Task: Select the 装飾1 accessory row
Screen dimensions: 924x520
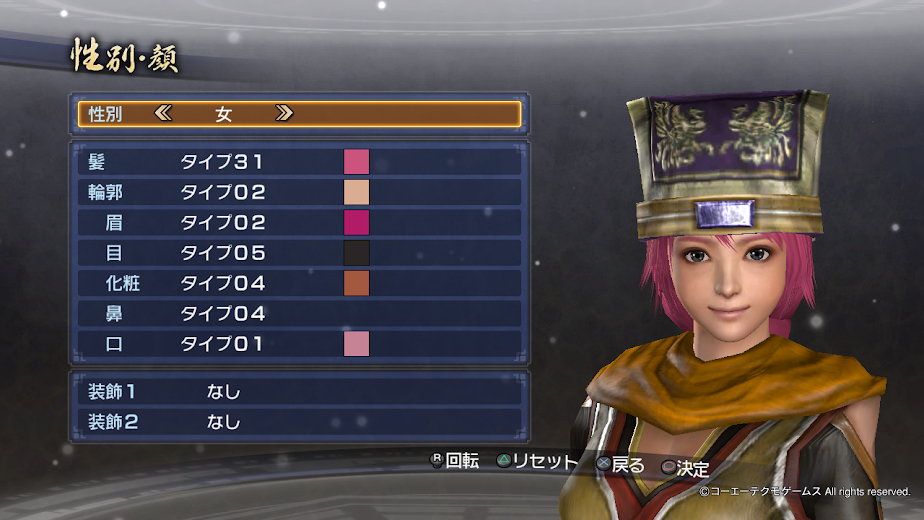Action: pos(298,391)
